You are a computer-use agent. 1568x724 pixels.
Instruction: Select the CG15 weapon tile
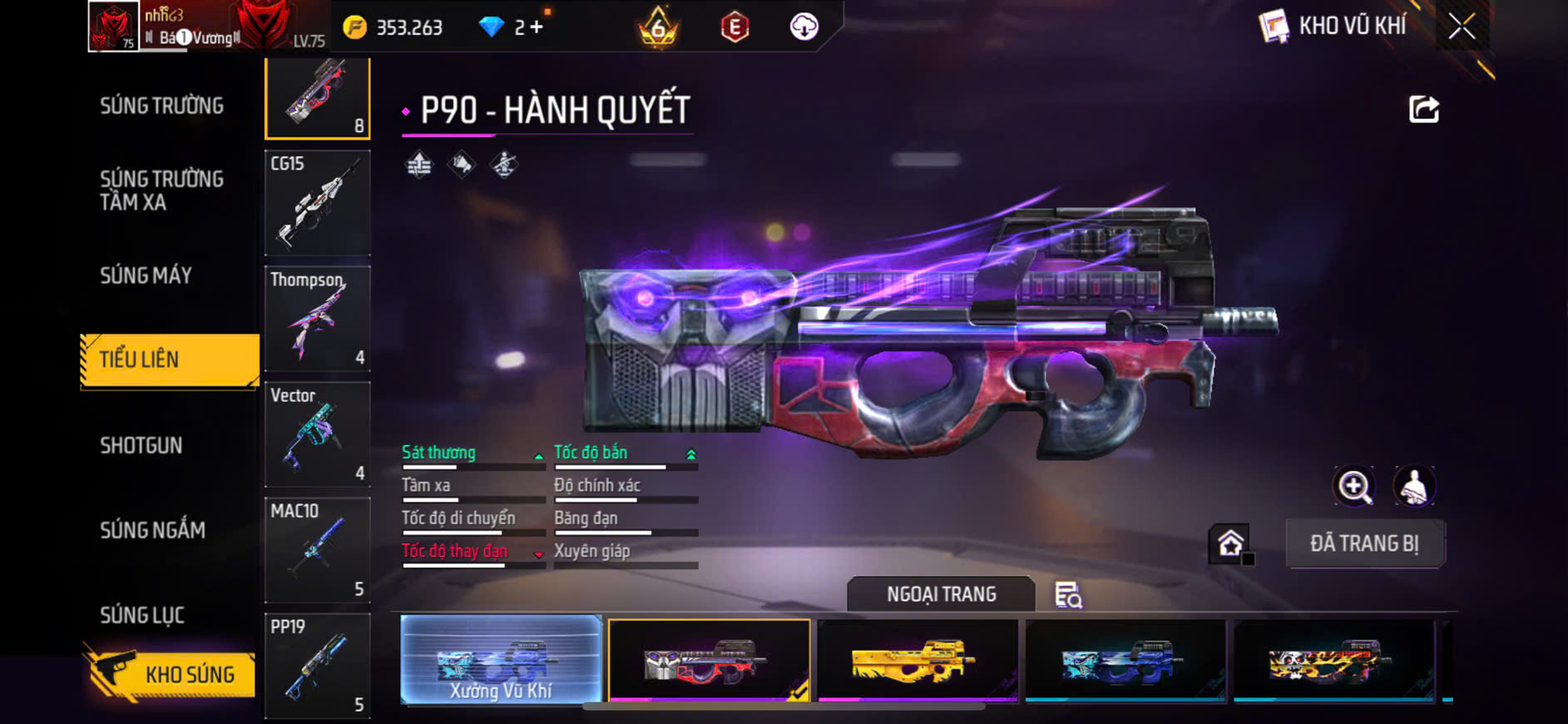click(x=317, y=202)
